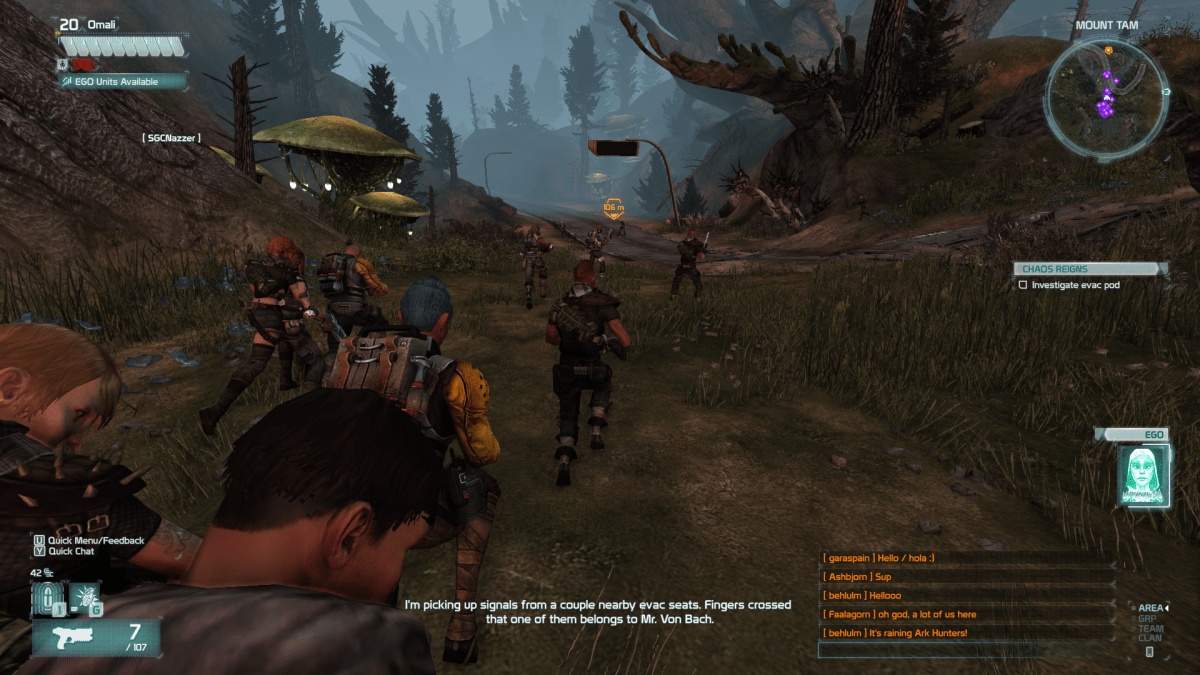Select the equipped pistol weapon panel

coord(96,637)
